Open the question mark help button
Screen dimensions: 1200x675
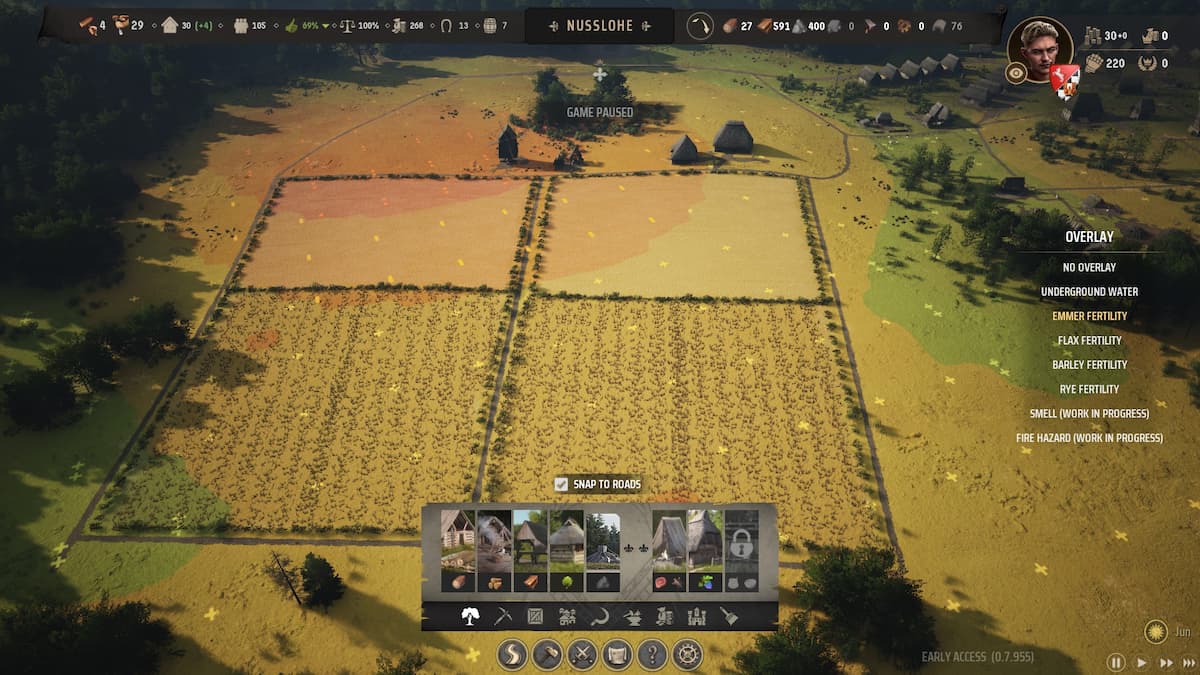[x=652, y=655]
